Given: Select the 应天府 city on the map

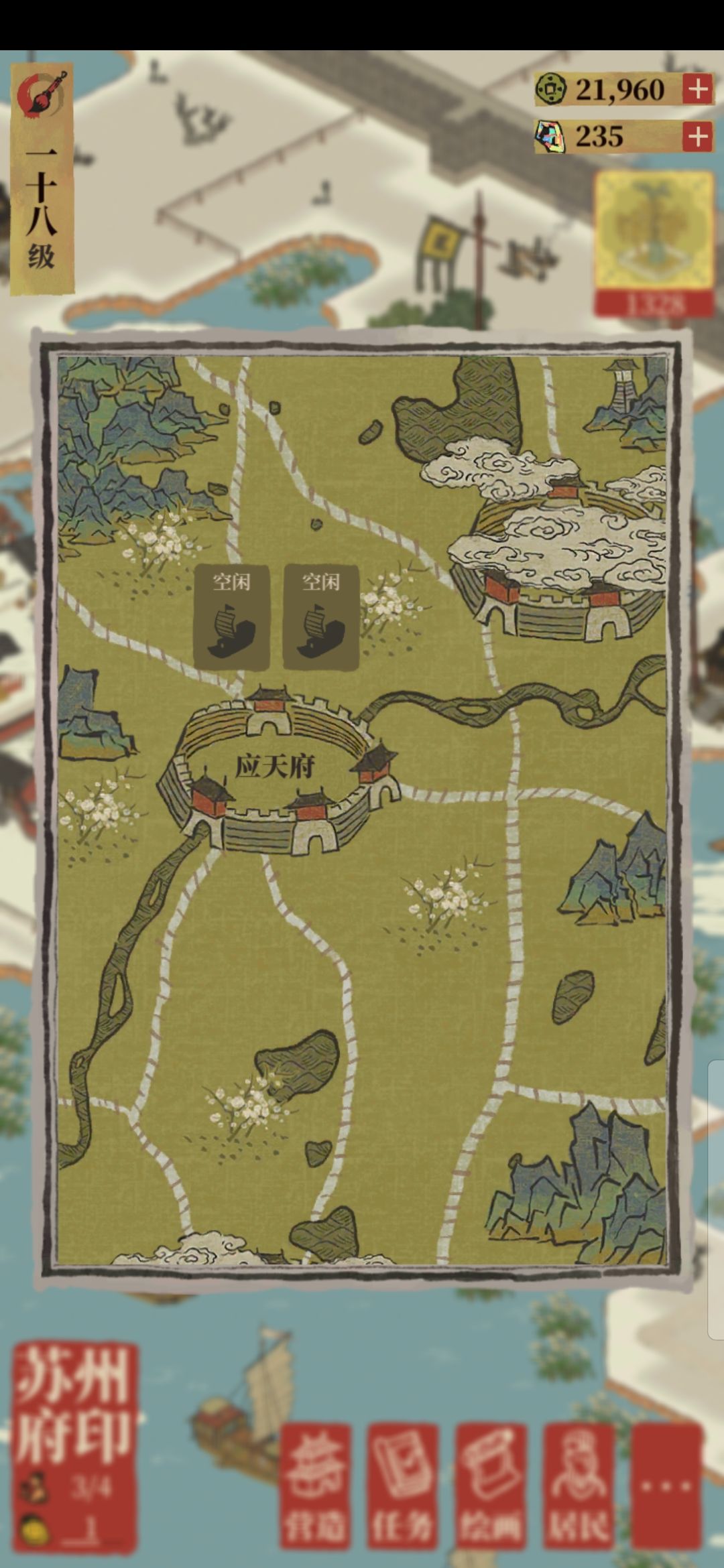Looking at the screenshot, I should pos(276,769).
